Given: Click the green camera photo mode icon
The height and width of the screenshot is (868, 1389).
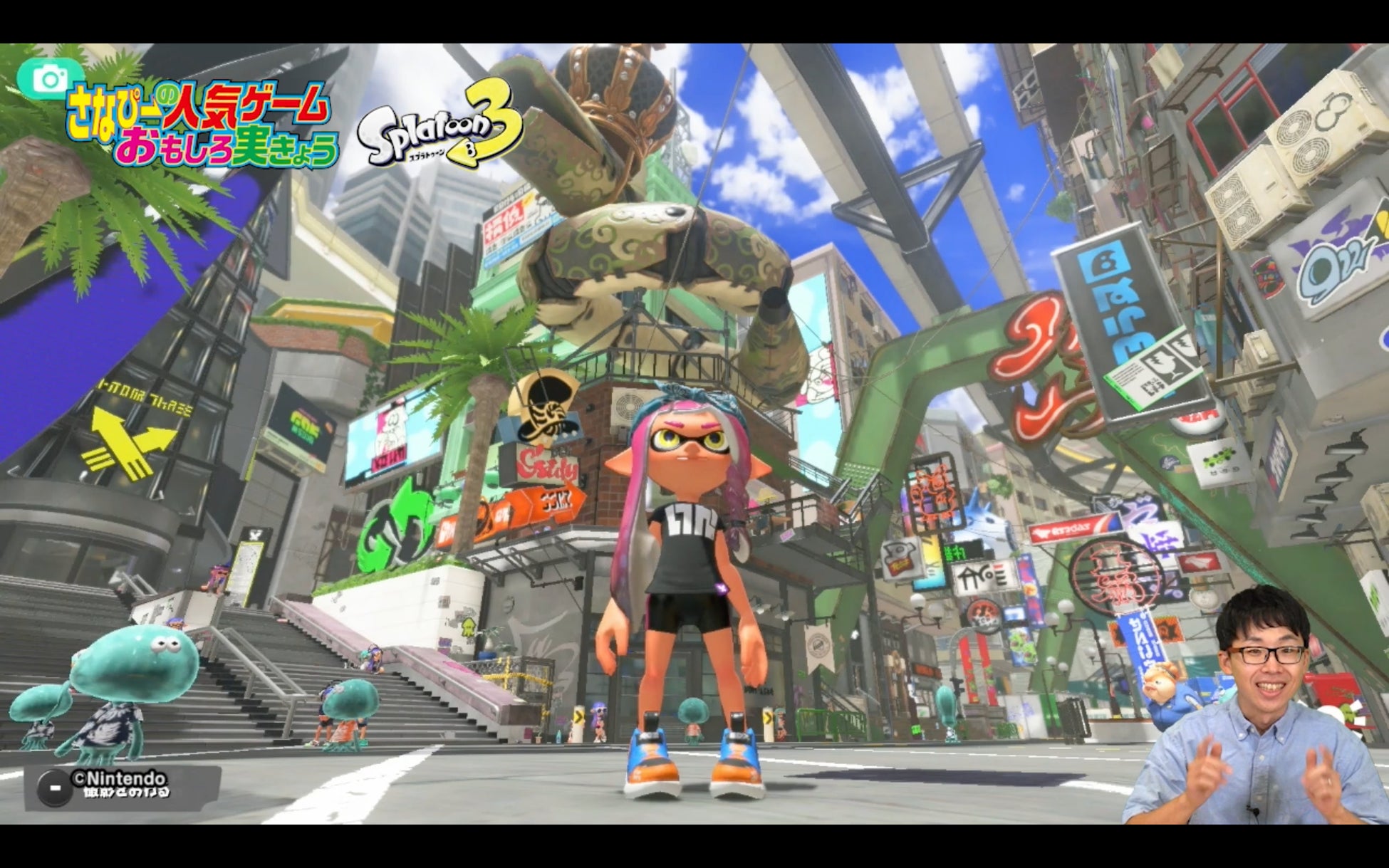Looking at the screenshot, I should point(49,78).
